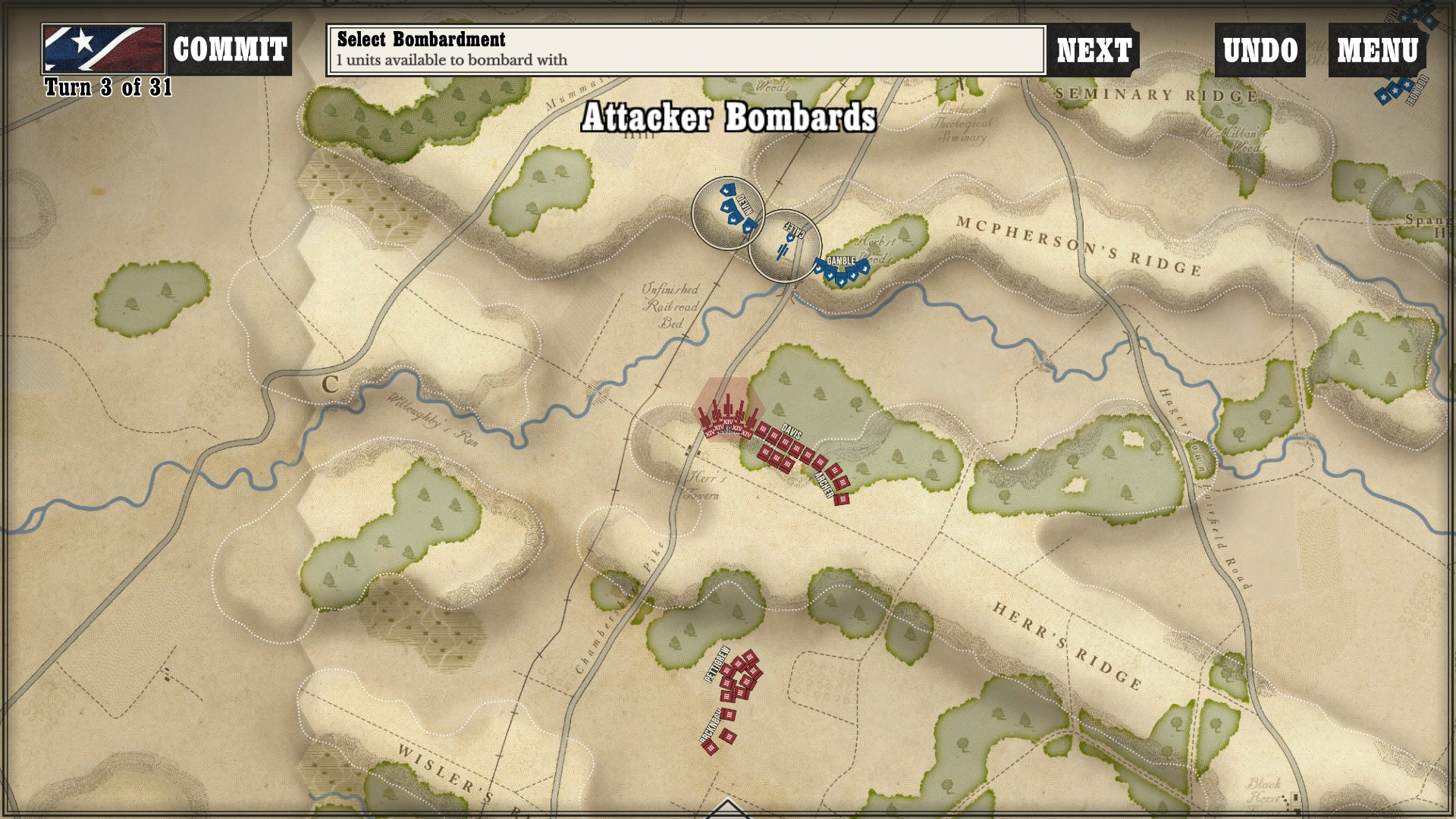The image size is (1456, 819).
Task: Advance with the NEXT button
Action: (1094, 50)
